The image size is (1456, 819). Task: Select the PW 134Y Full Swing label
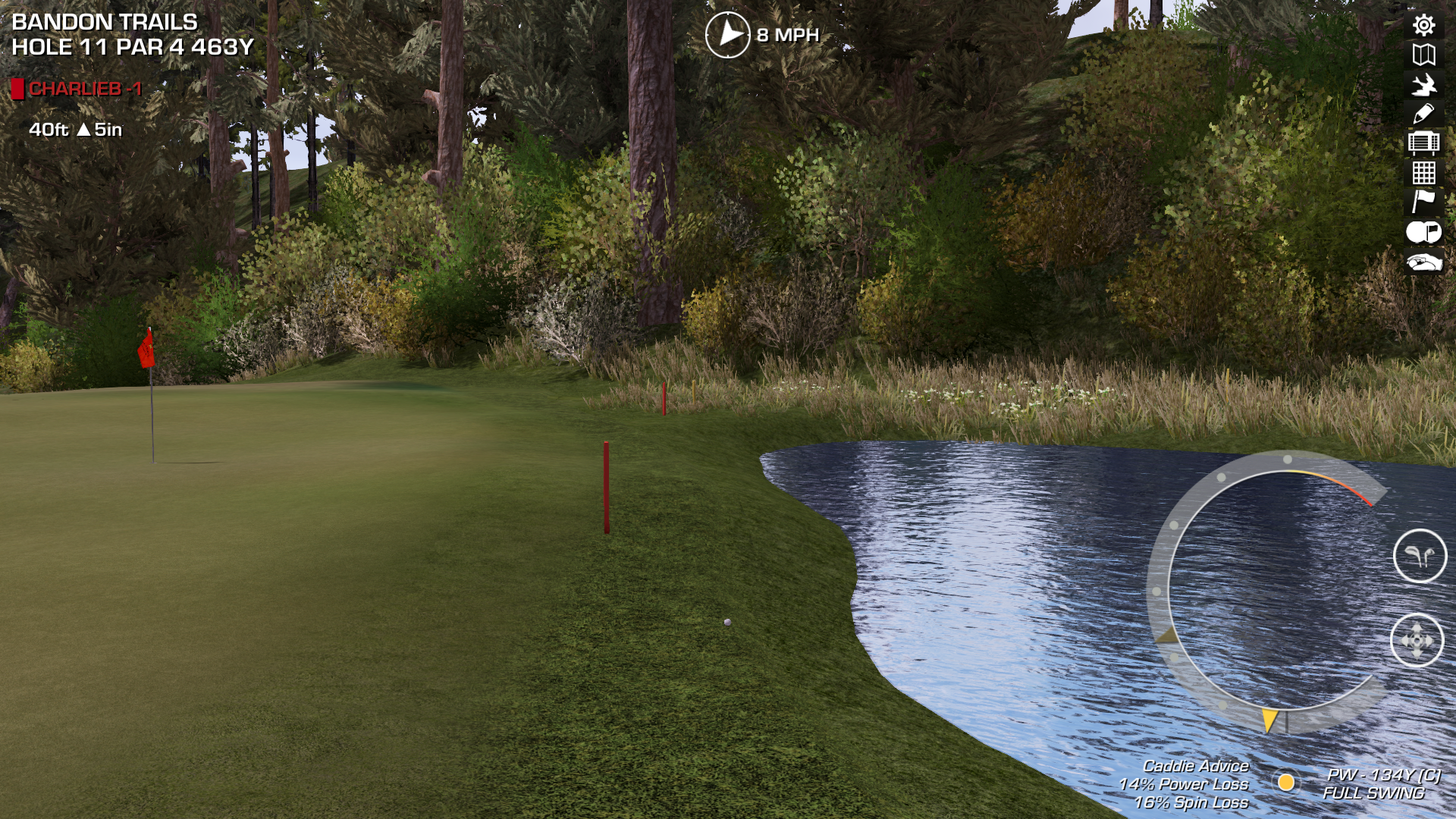pos(1380,783)
